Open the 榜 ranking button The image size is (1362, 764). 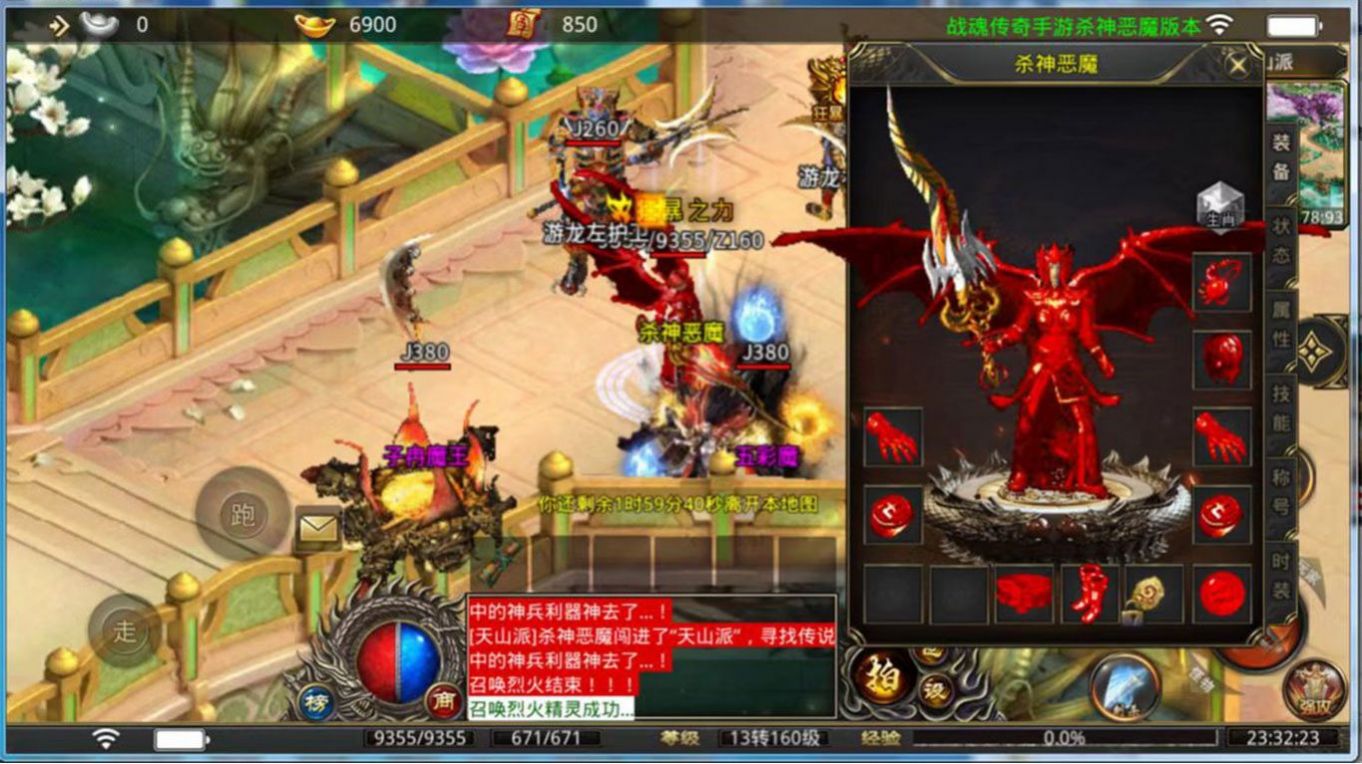(x=317, y=700)
